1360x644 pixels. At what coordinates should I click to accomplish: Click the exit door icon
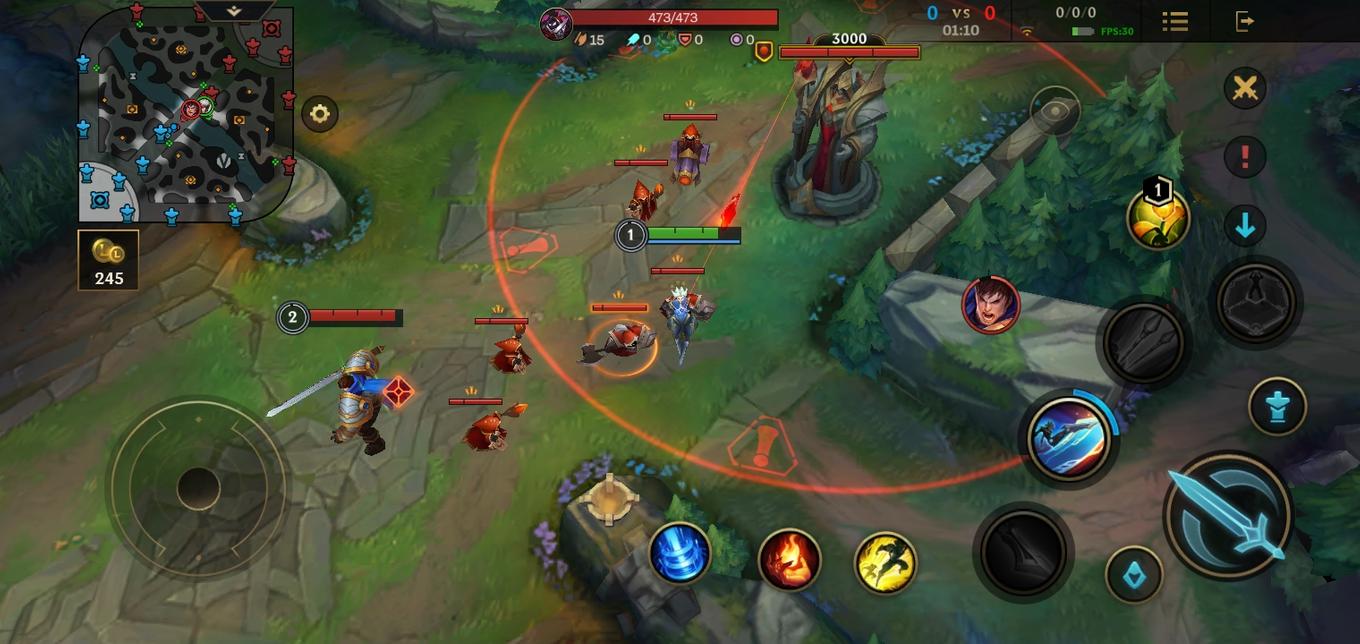(x=1245, y=21)
